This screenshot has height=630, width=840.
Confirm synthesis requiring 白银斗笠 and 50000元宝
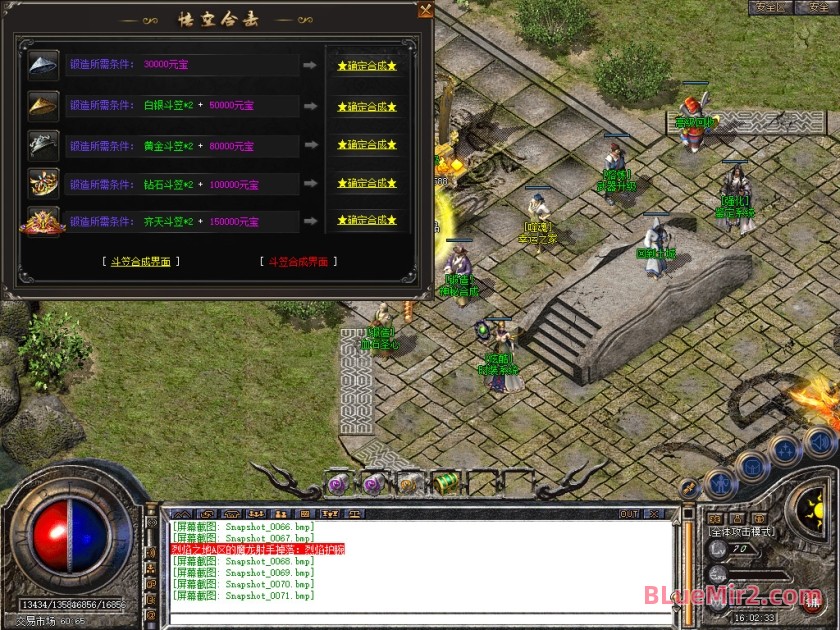(367, 106)
